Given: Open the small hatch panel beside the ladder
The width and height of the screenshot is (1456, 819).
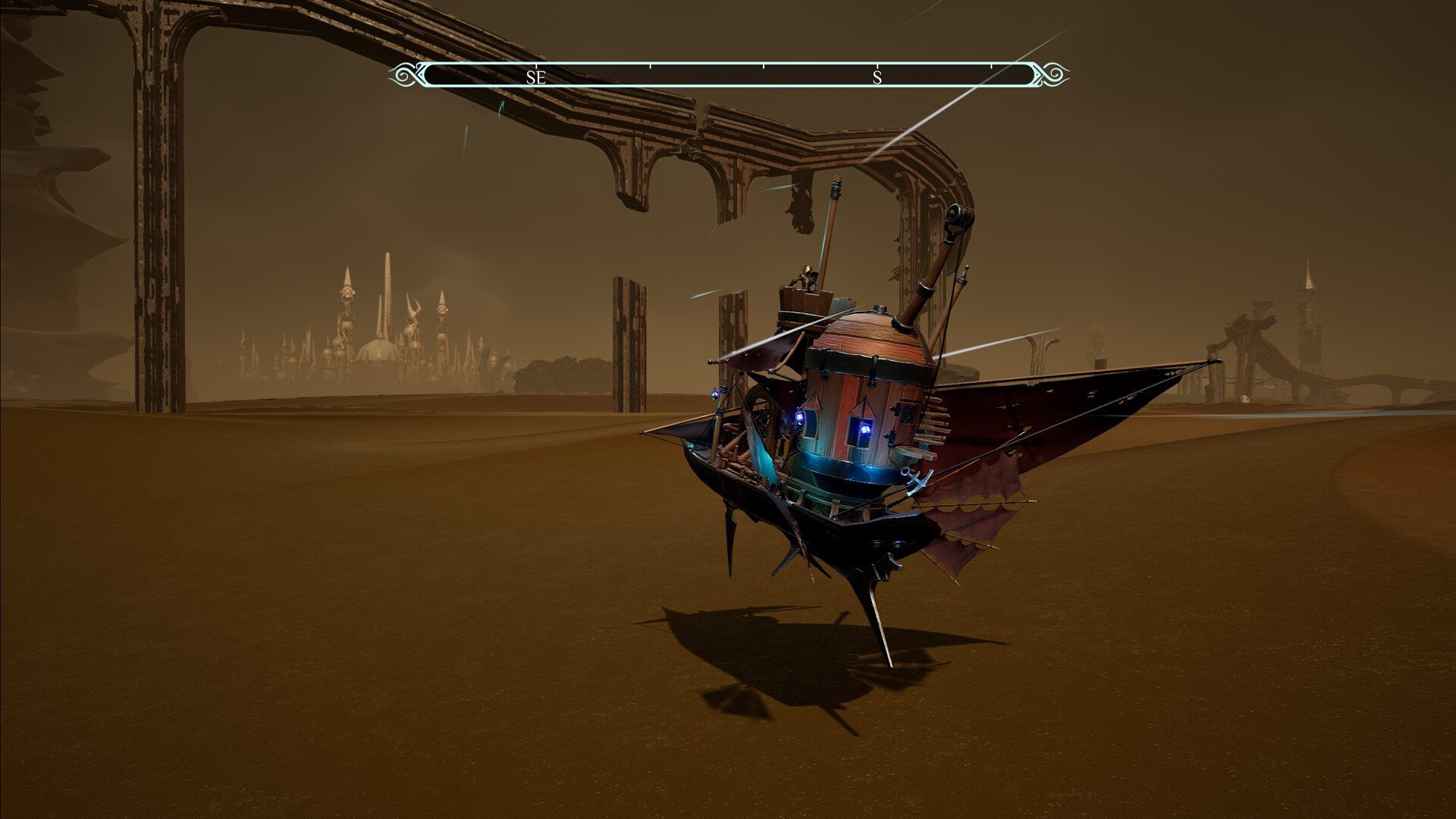Looking at the screenshot, I should pyautogui.click(x=907, y=411).
